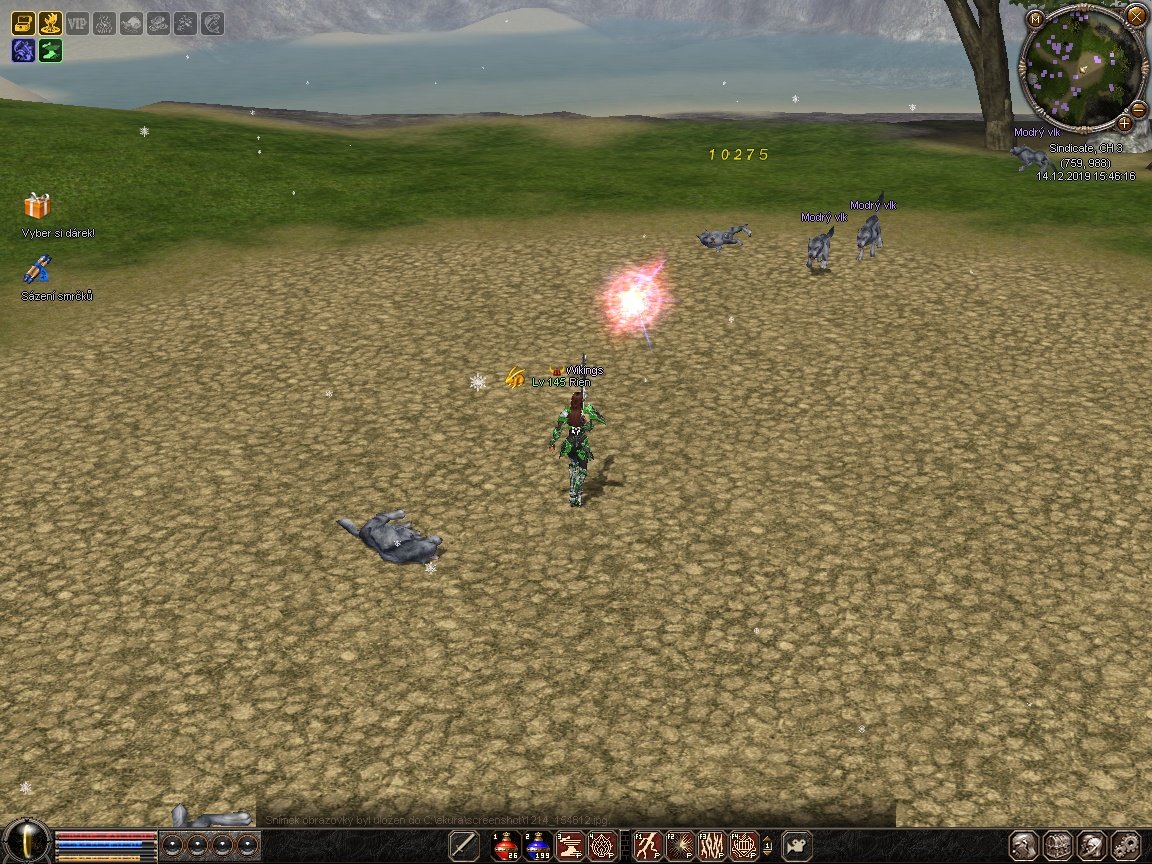Toggle the camera mode button
Image resolution: width=1152 pixels, height=864 pixels.
pos(797,845)
